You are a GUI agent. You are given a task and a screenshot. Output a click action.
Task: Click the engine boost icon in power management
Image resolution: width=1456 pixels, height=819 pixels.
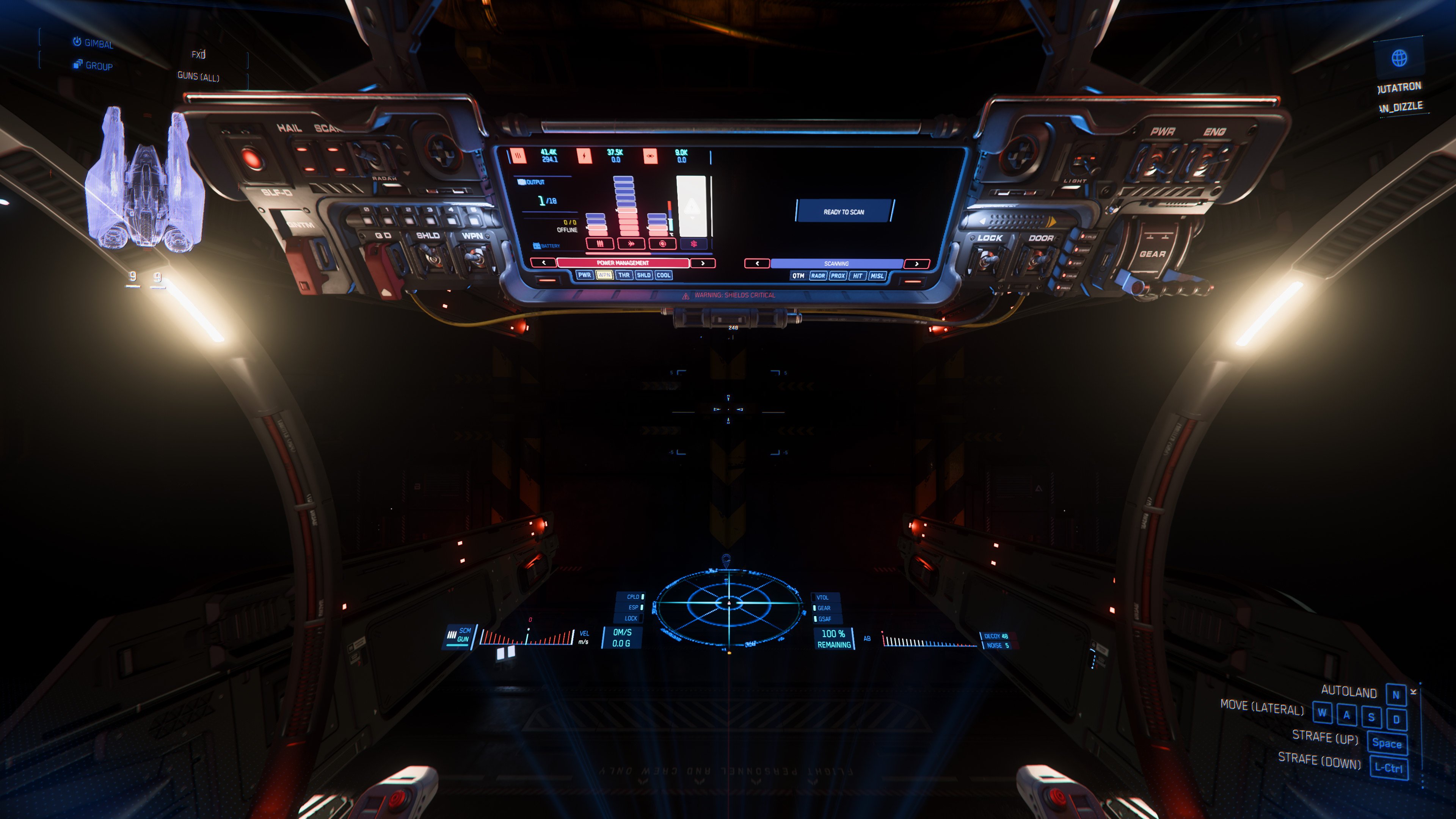click(x=631, y=244)
